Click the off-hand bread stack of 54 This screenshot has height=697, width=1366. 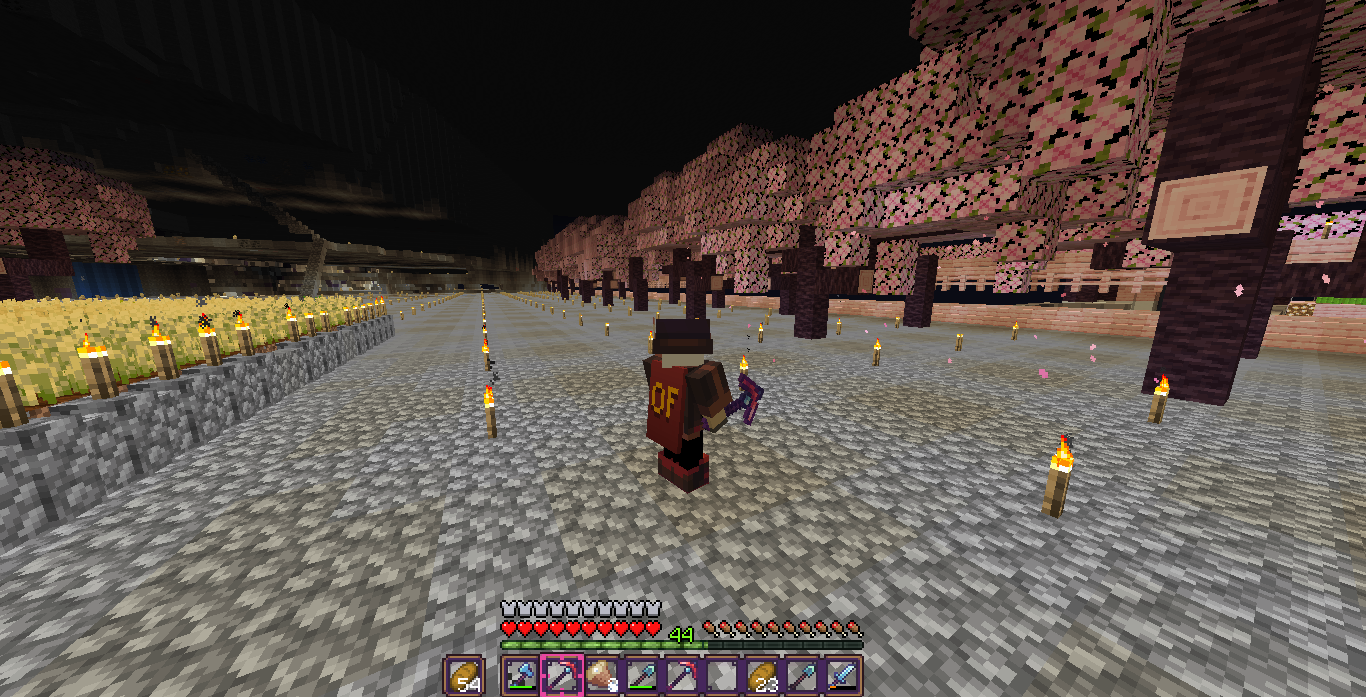point(465,676)
